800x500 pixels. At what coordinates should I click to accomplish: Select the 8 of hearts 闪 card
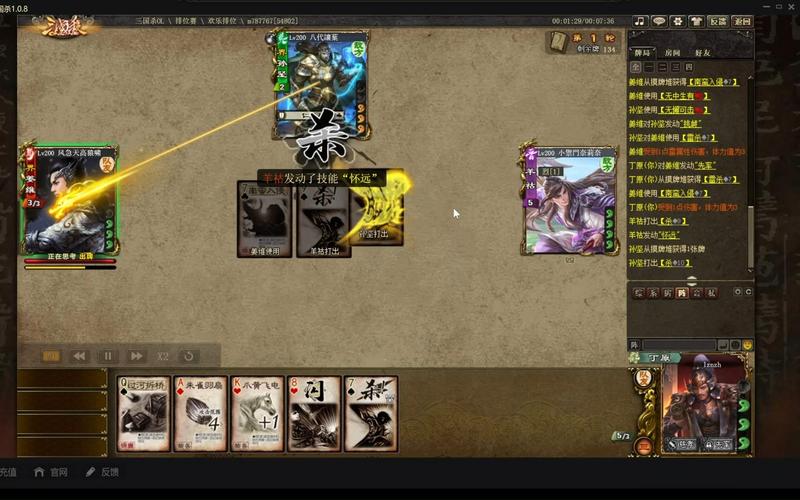(314, 413)
